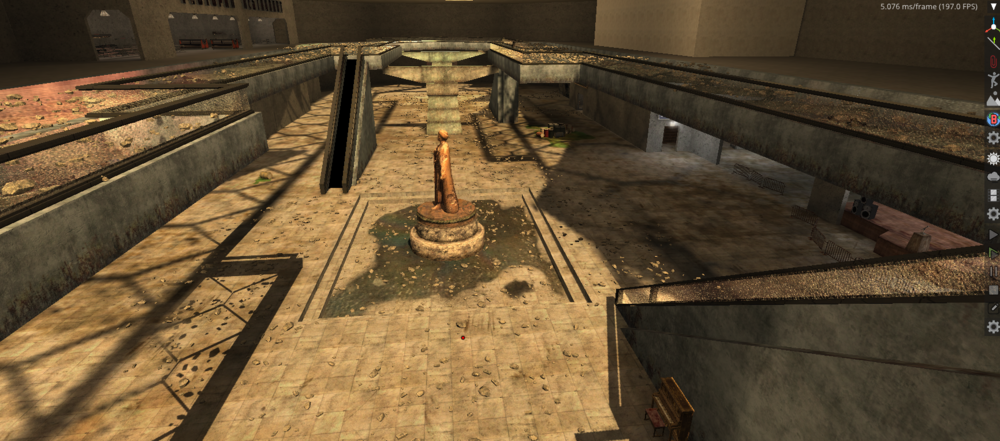This screenshot has height=441, width=1000.
Task: Stop with the gray square button
Action: coord(993,290)
